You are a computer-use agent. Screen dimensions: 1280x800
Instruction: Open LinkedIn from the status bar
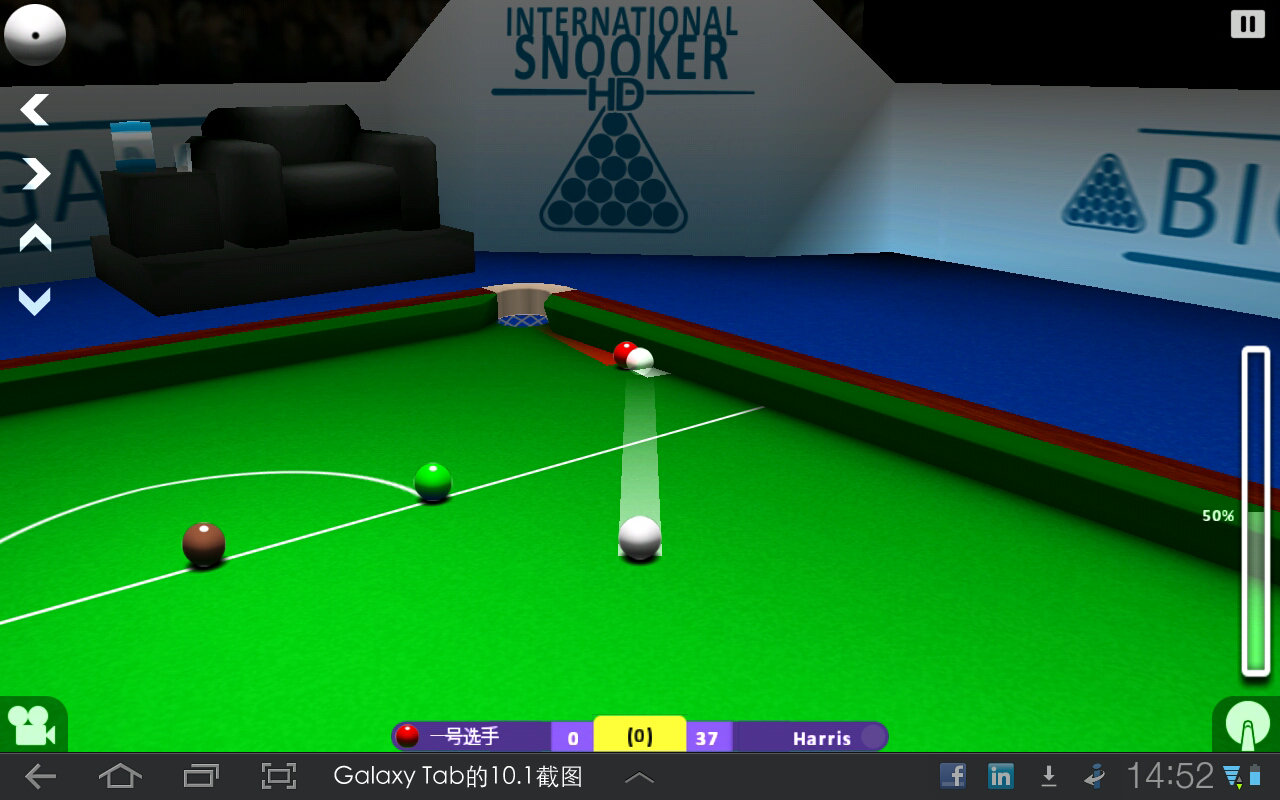click(x=1000, y=774)
